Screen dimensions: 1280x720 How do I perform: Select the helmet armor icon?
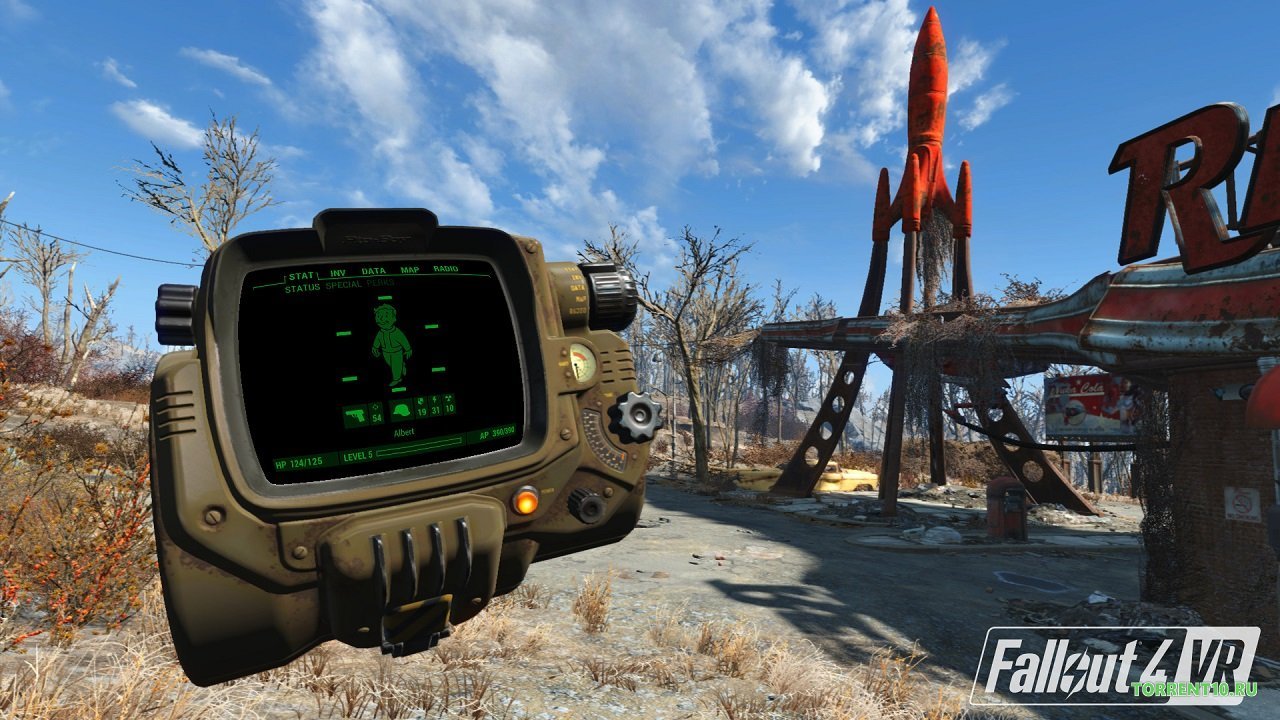coord(402,410)
